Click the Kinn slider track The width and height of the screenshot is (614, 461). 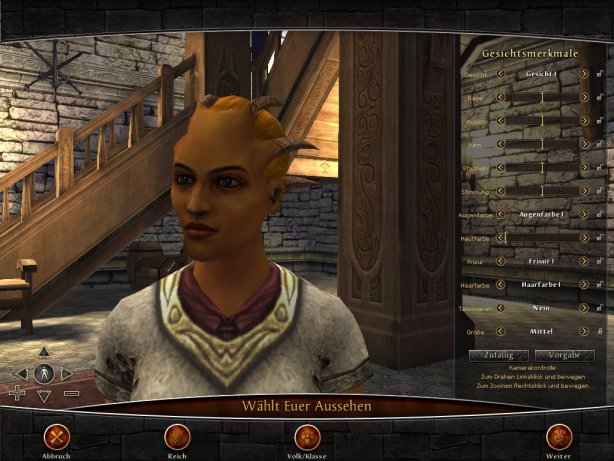tap(543, 144)
